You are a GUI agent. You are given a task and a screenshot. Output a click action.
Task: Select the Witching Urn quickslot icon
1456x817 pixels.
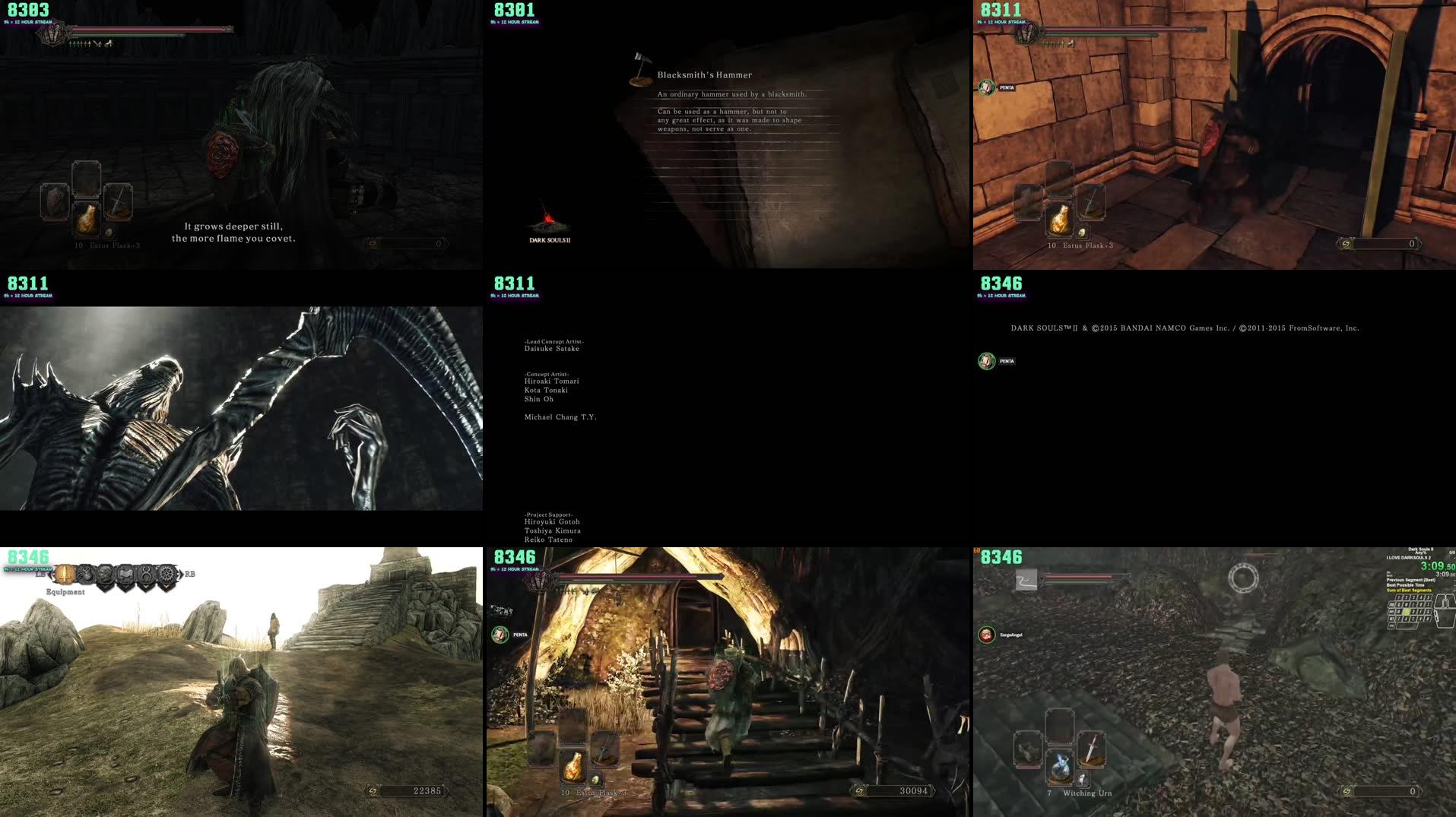pos(1060,769)
